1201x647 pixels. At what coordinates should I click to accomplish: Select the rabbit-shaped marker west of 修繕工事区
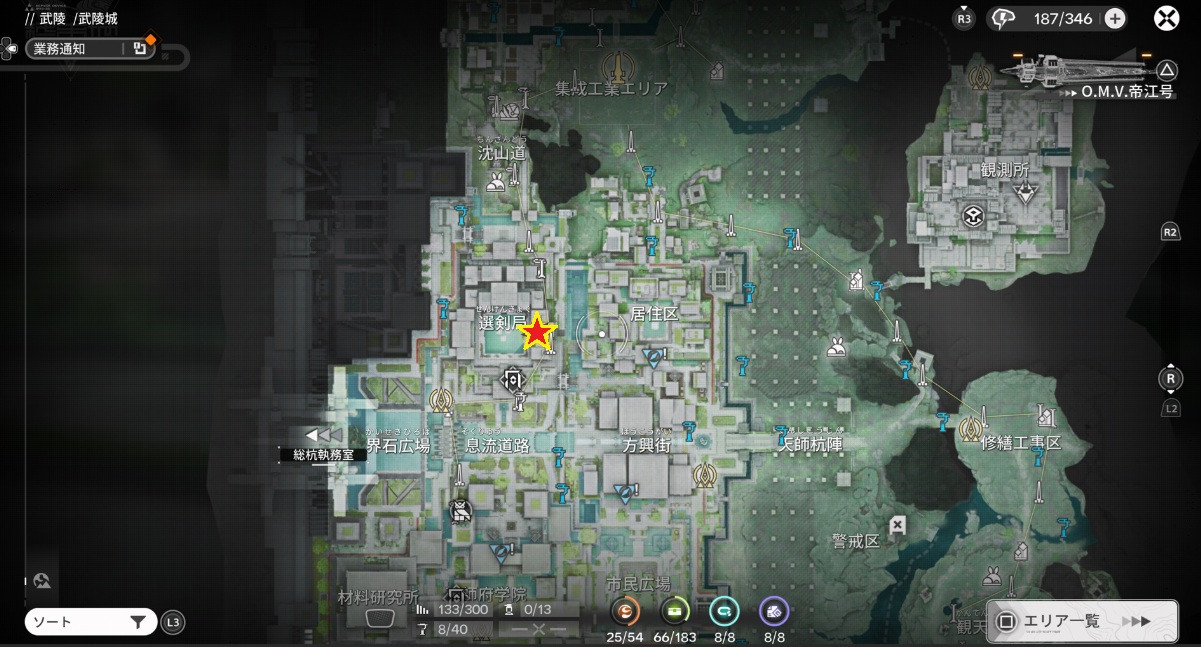pyautogui.click(x=836, y=347)
